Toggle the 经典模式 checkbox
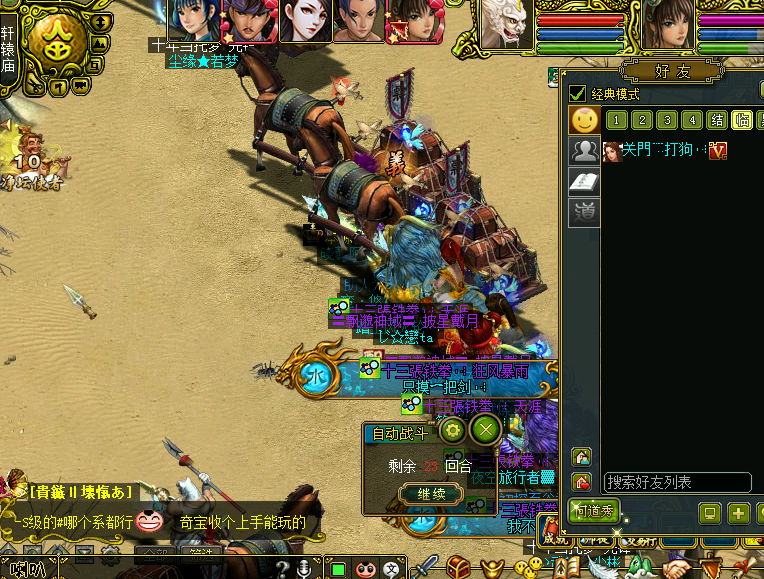The width and height of the screenshot is (764, 579). (x=577, y=94)
